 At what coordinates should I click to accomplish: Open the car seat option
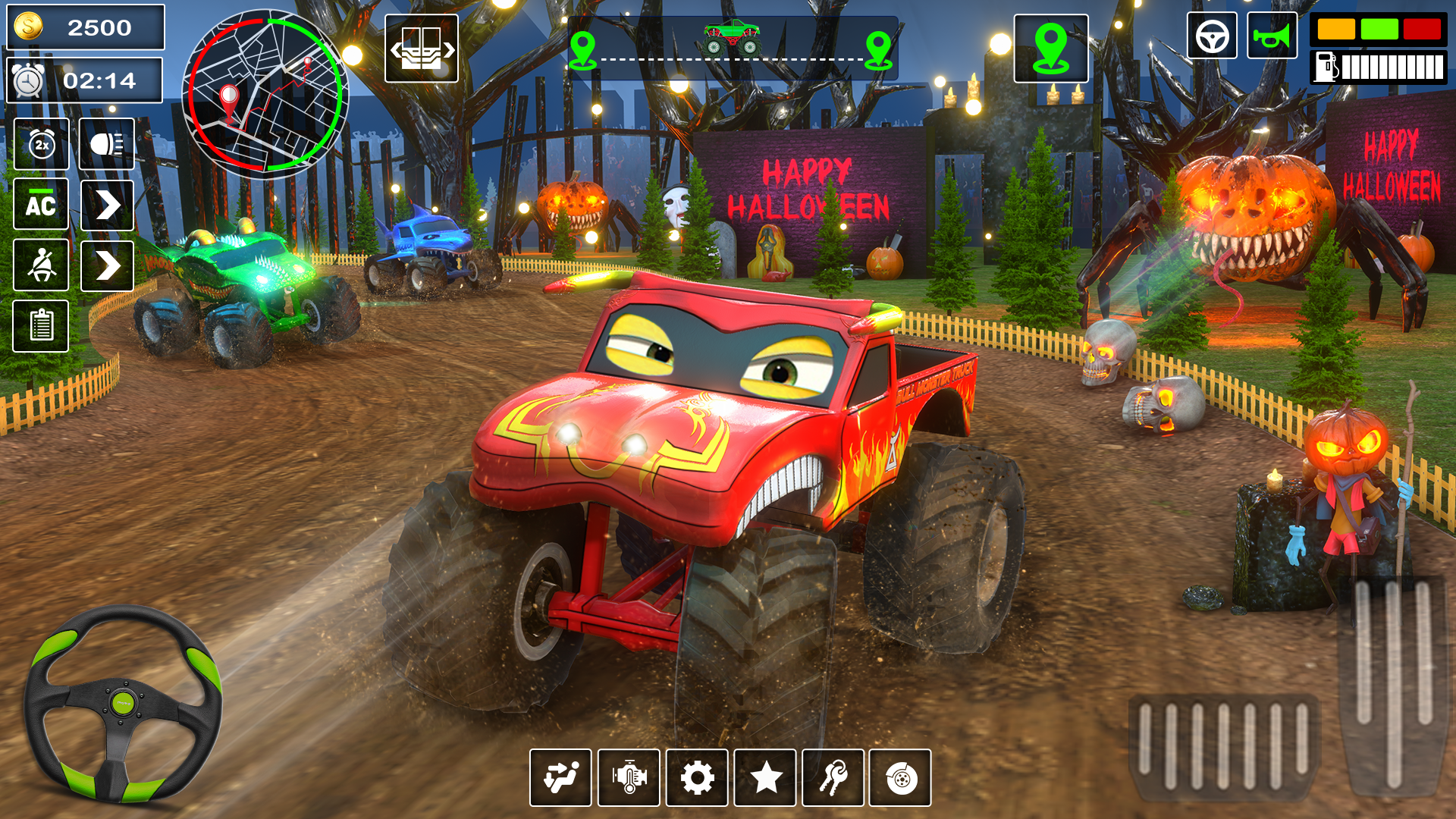(560, 778)
